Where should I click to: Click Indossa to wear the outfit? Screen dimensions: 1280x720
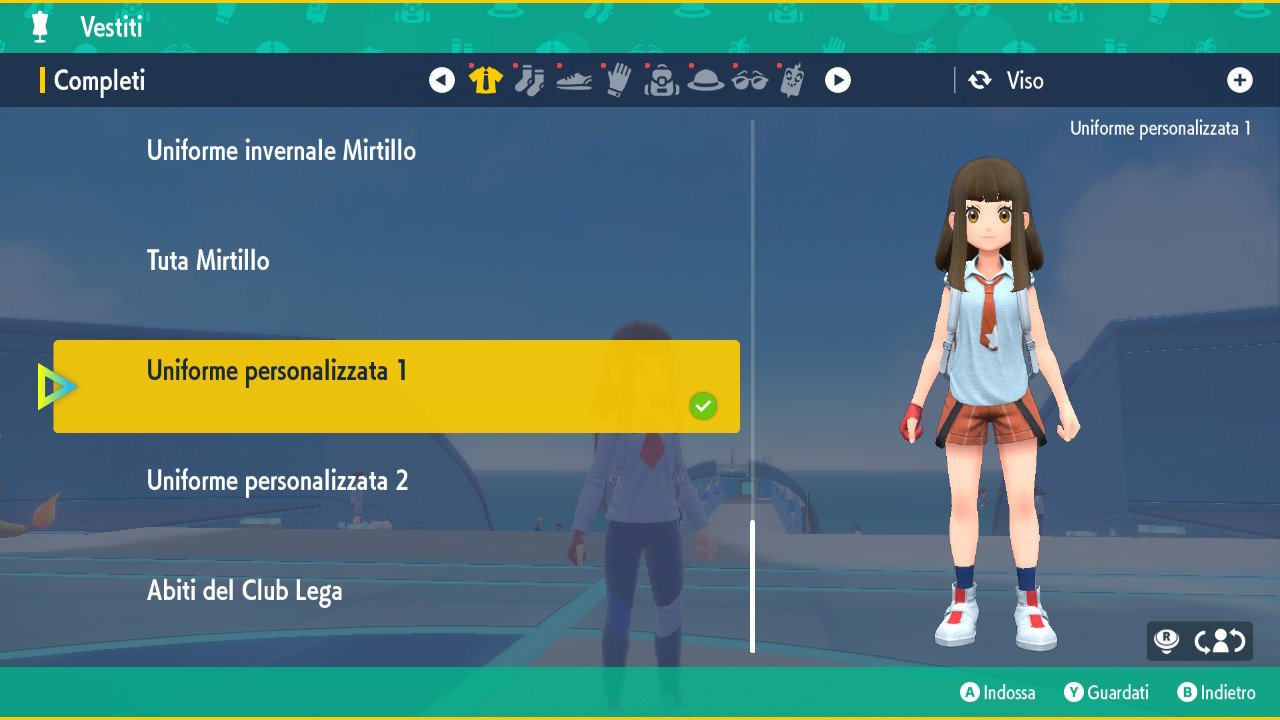pyautogui.click(x=998, y=692)
